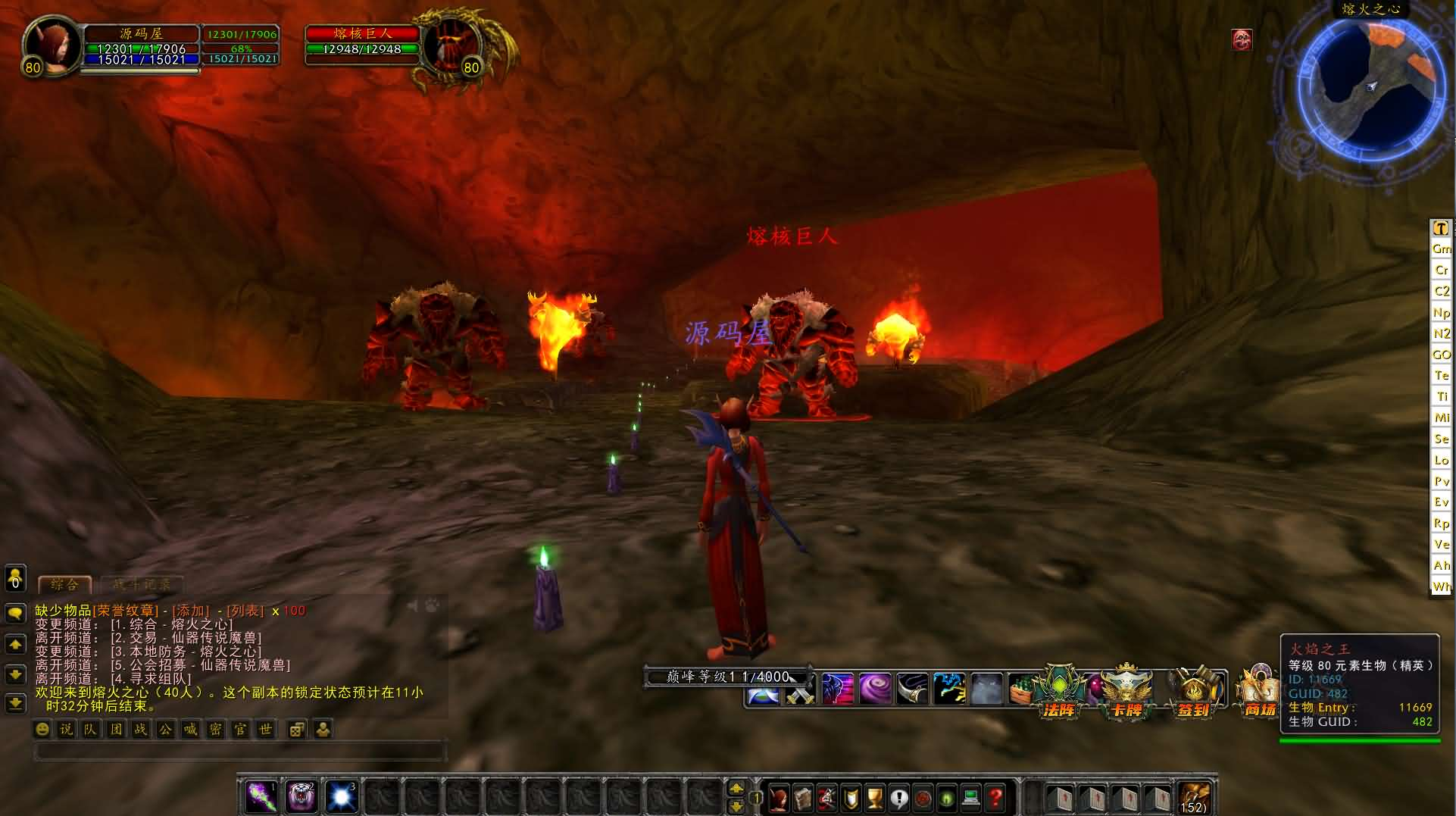Activate the purple swirl ability icon
Screen dimensions: 1456x816
874,689
